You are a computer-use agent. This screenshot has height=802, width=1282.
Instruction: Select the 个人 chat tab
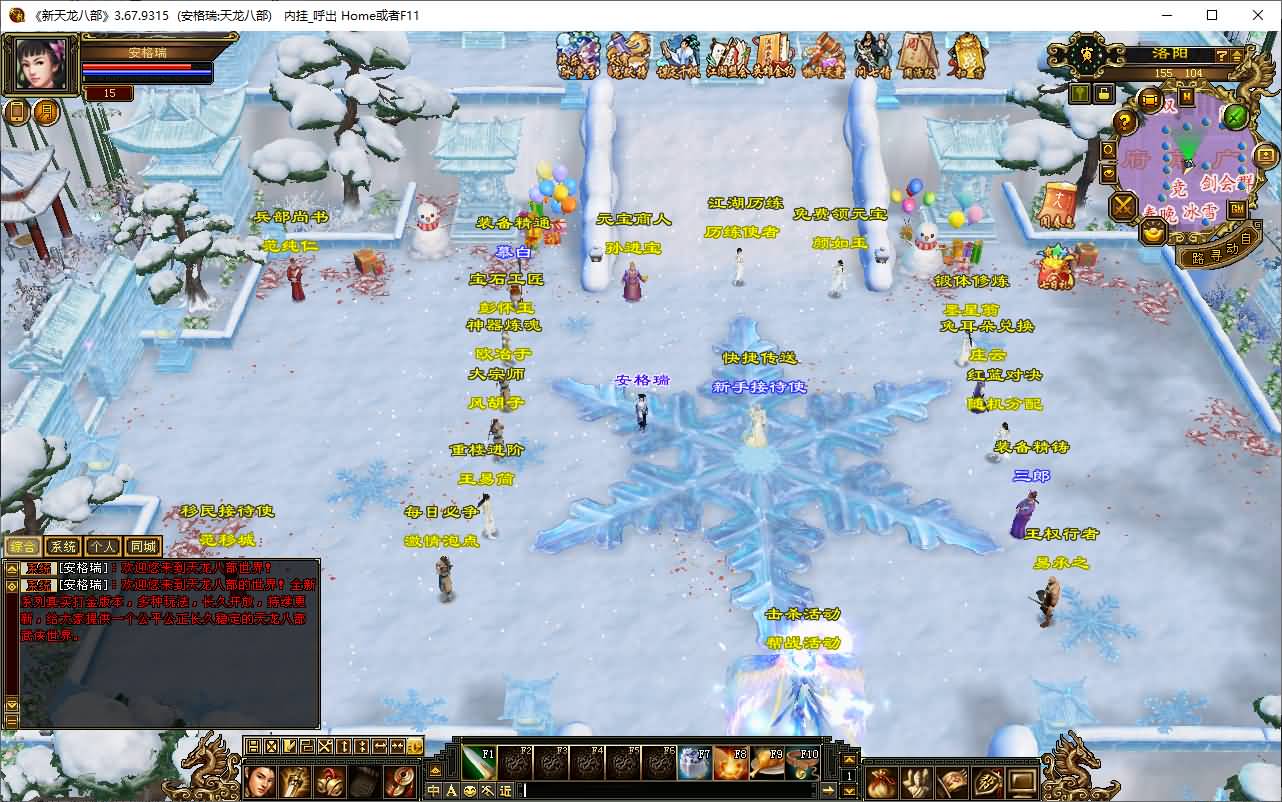102,546
